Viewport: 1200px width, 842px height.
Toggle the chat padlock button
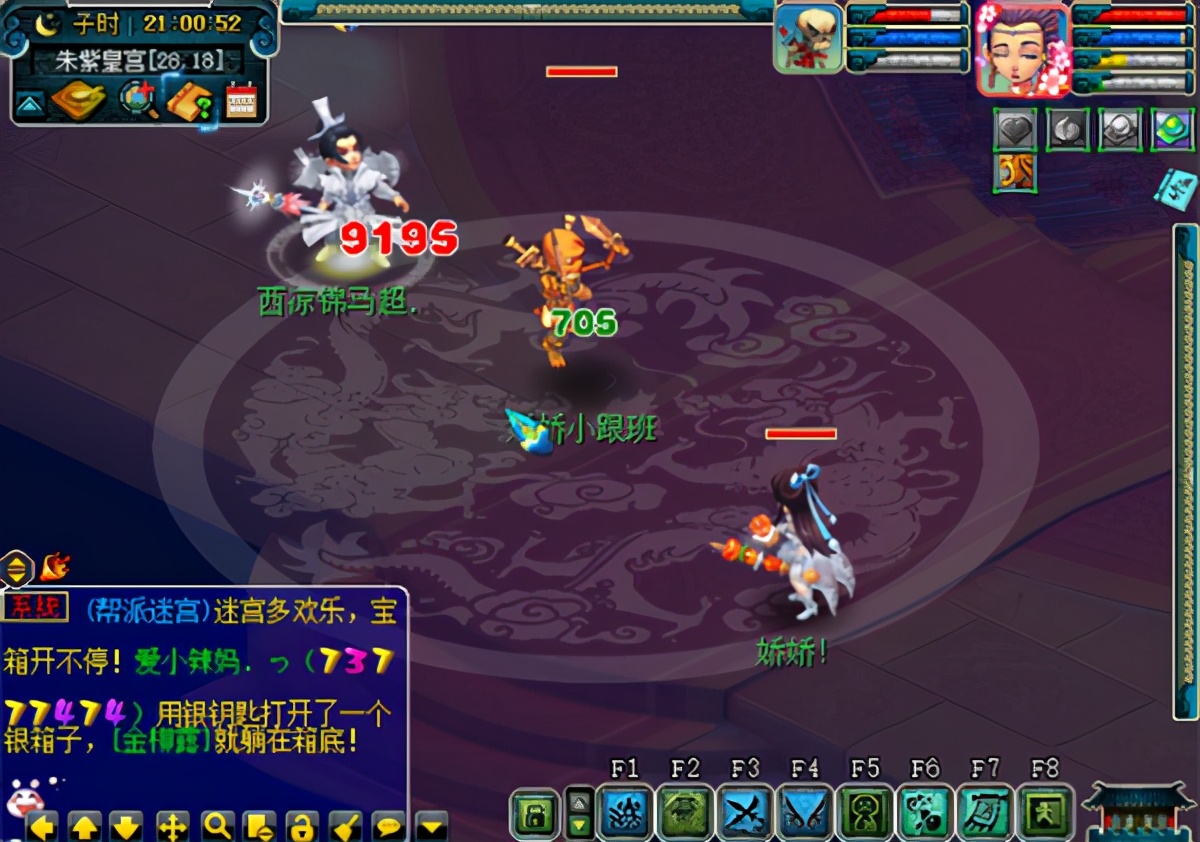click(302, 826)
